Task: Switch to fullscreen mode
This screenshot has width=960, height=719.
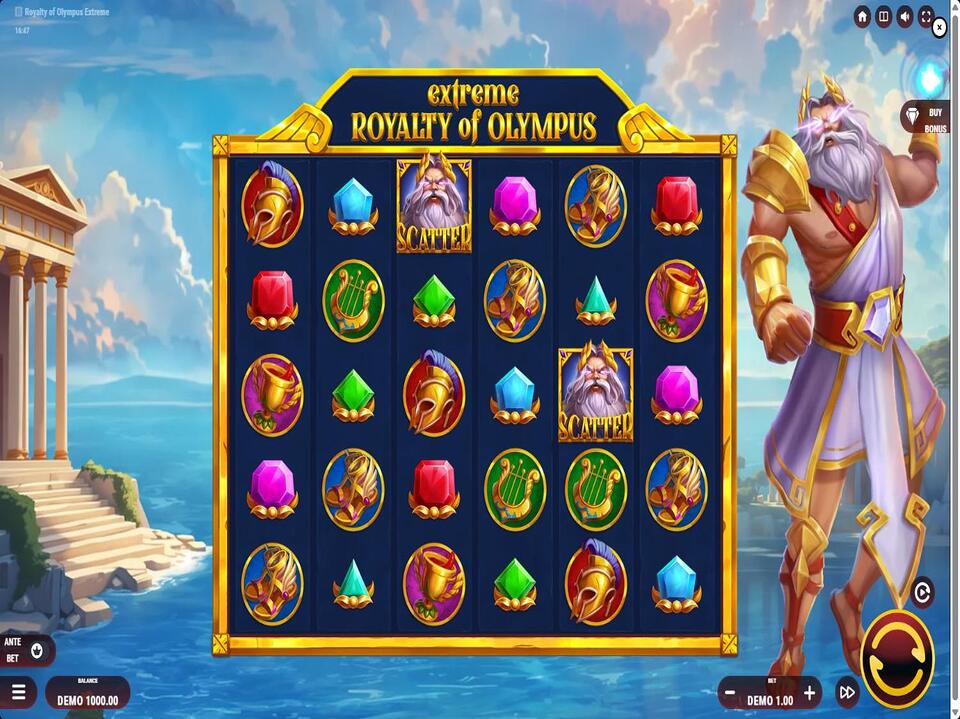Action: pos(926,17)
